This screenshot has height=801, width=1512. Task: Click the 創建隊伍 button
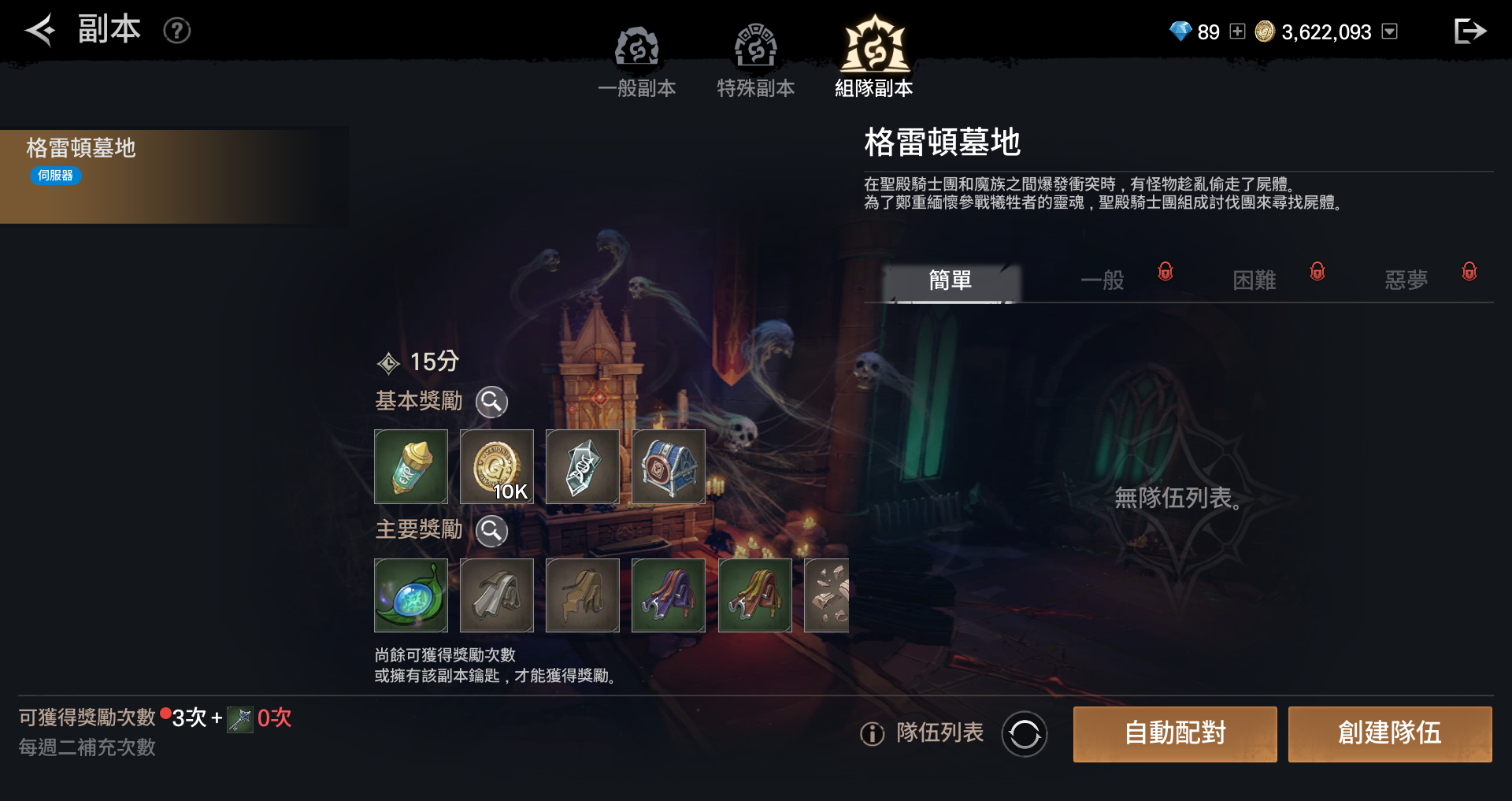click(1389, 734)
